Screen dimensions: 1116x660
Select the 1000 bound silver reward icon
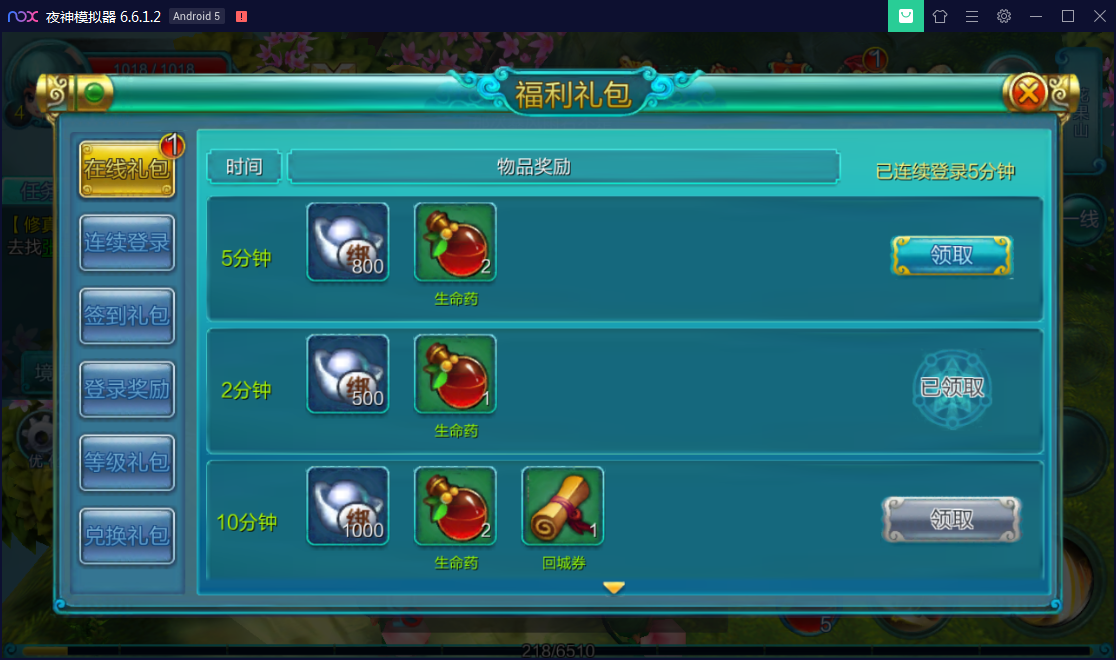(x=348, y=506)
